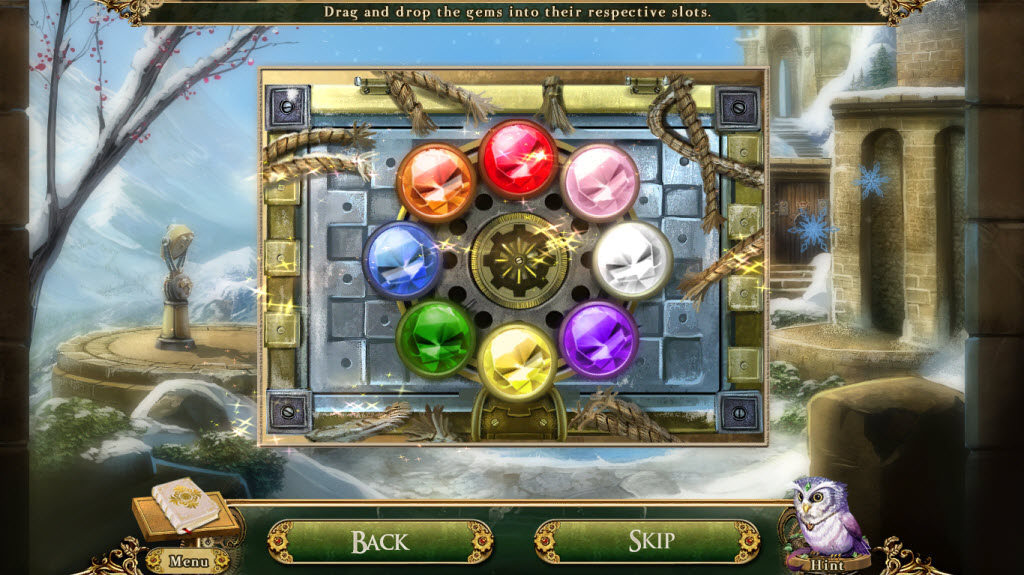Pick the green gem
Viewport: 1024px width, 575px height.
pos(435,337)
